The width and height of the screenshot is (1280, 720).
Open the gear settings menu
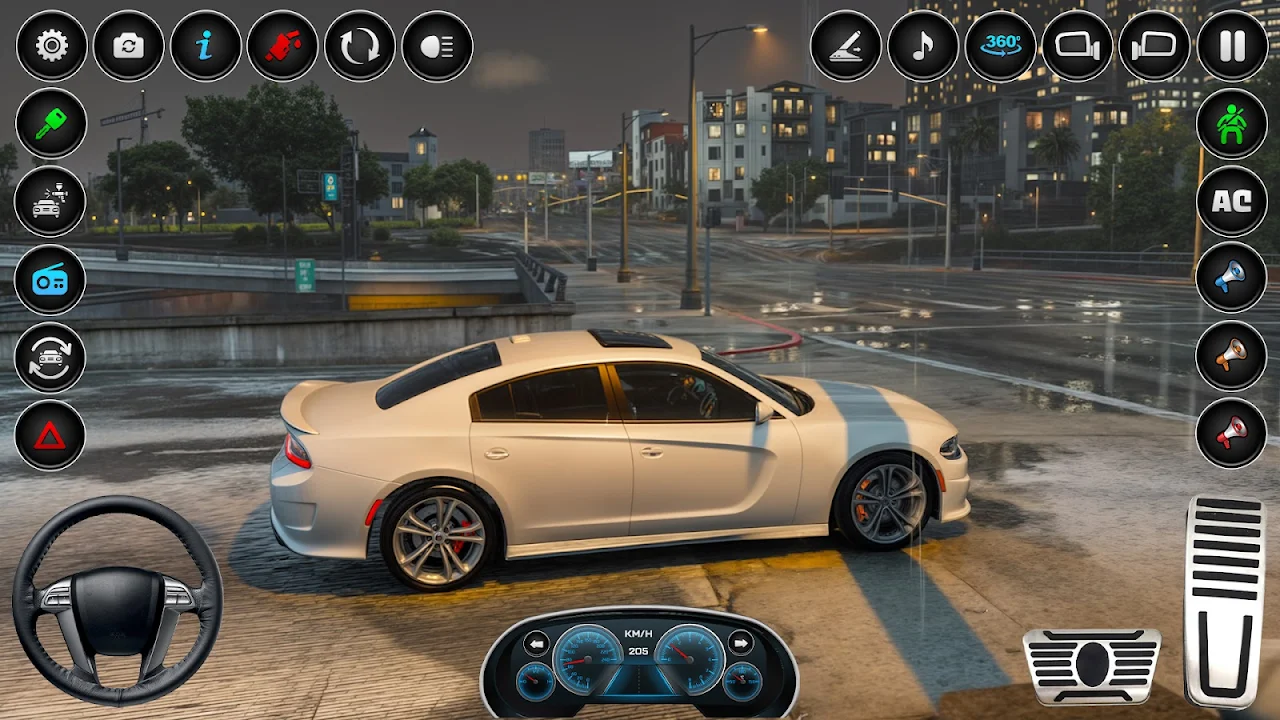51,46
